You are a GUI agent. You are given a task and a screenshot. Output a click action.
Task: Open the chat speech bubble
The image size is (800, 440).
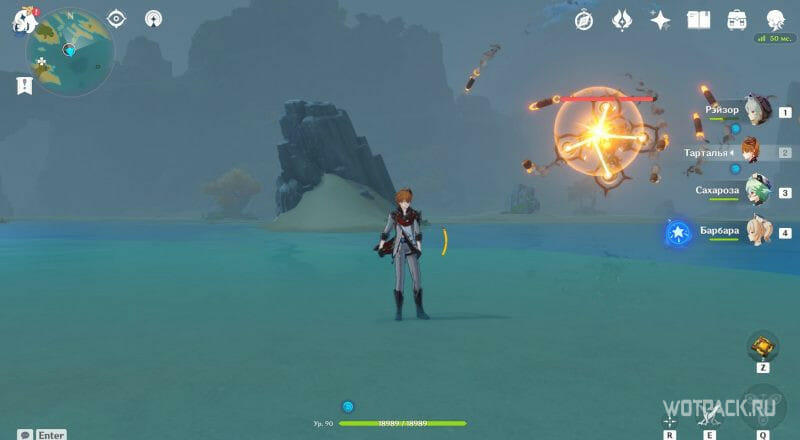(24, 434)
